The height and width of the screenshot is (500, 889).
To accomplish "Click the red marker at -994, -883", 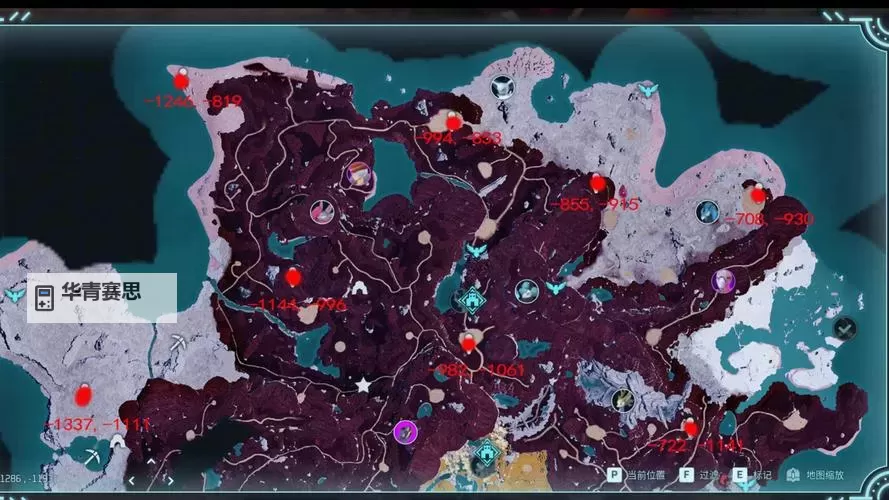I will coord(452,121).
